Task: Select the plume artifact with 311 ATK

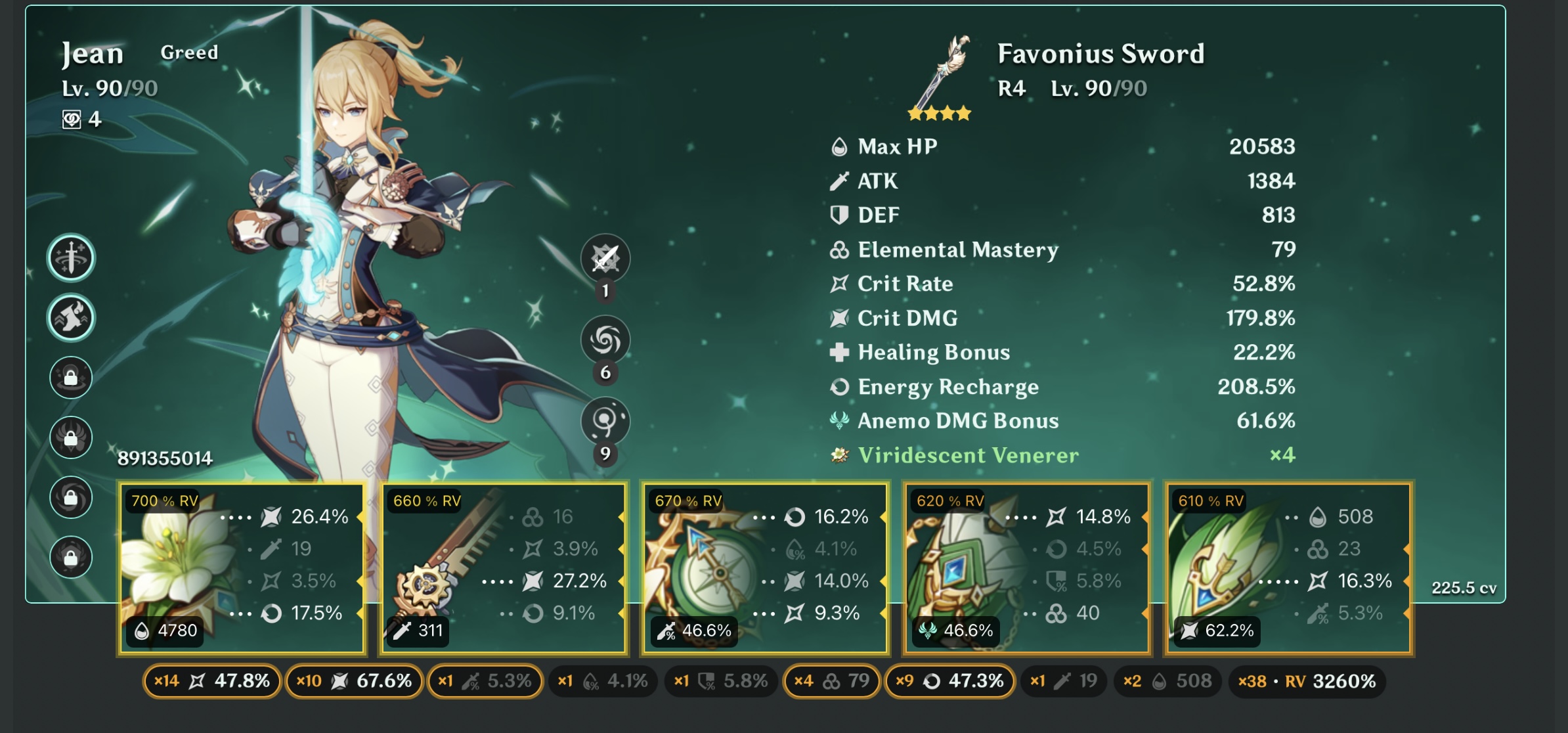Action: tap(504, 569)
